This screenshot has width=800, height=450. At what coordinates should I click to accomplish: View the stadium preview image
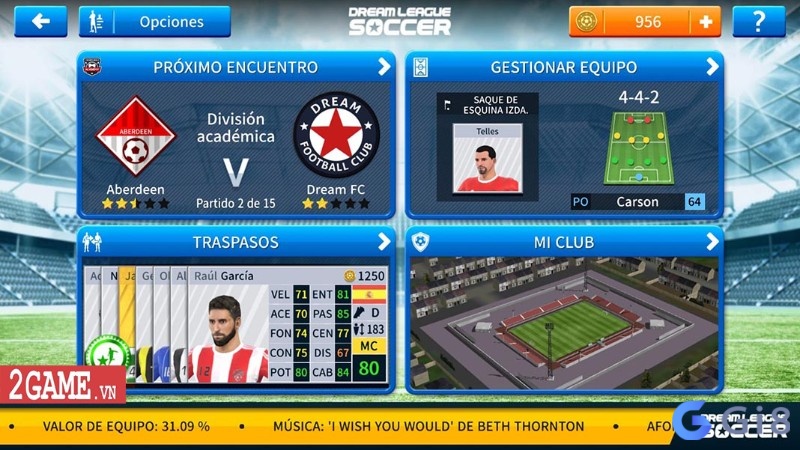564,322
